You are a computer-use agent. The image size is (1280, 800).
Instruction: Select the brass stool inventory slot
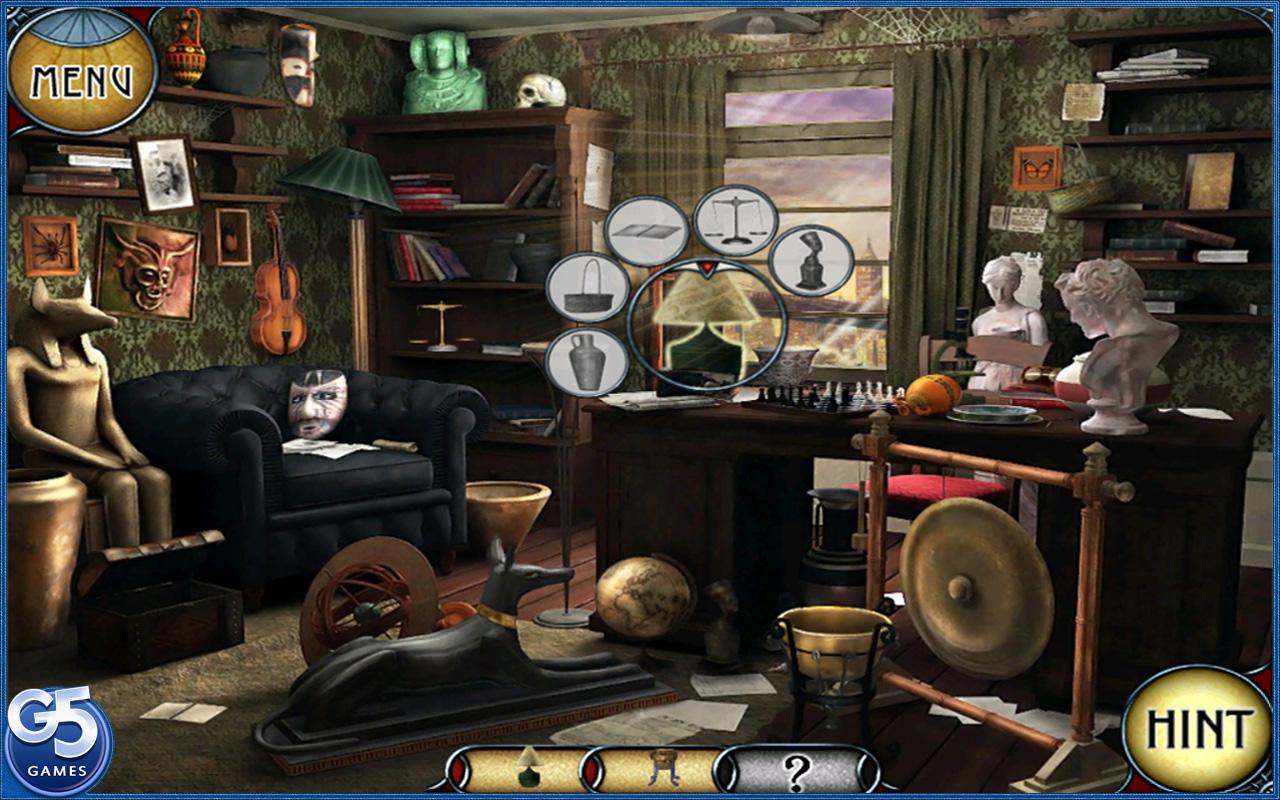coord(658,771)
